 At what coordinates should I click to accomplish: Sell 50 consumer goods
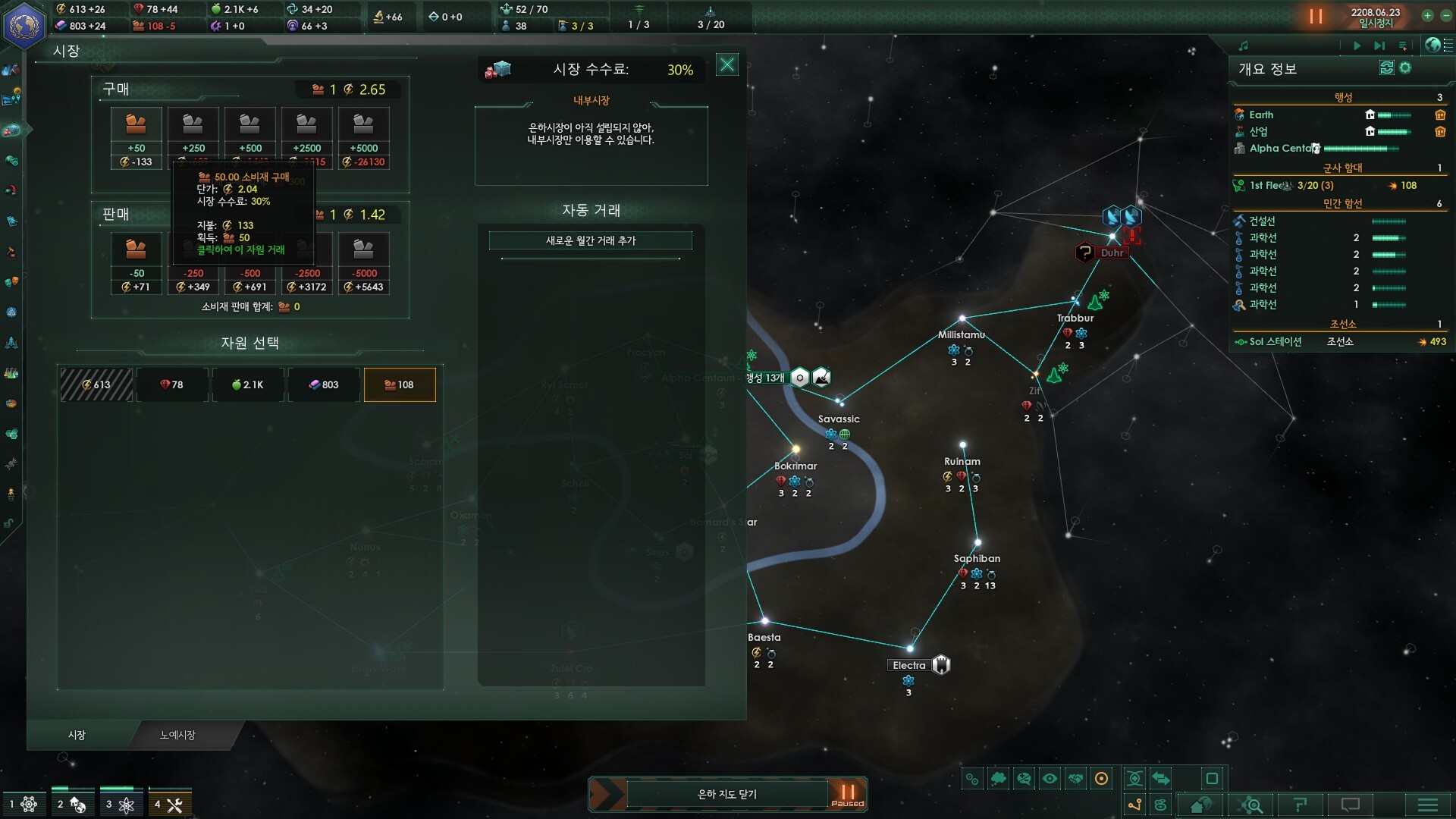pyautogui.click(x=136, y=262)
